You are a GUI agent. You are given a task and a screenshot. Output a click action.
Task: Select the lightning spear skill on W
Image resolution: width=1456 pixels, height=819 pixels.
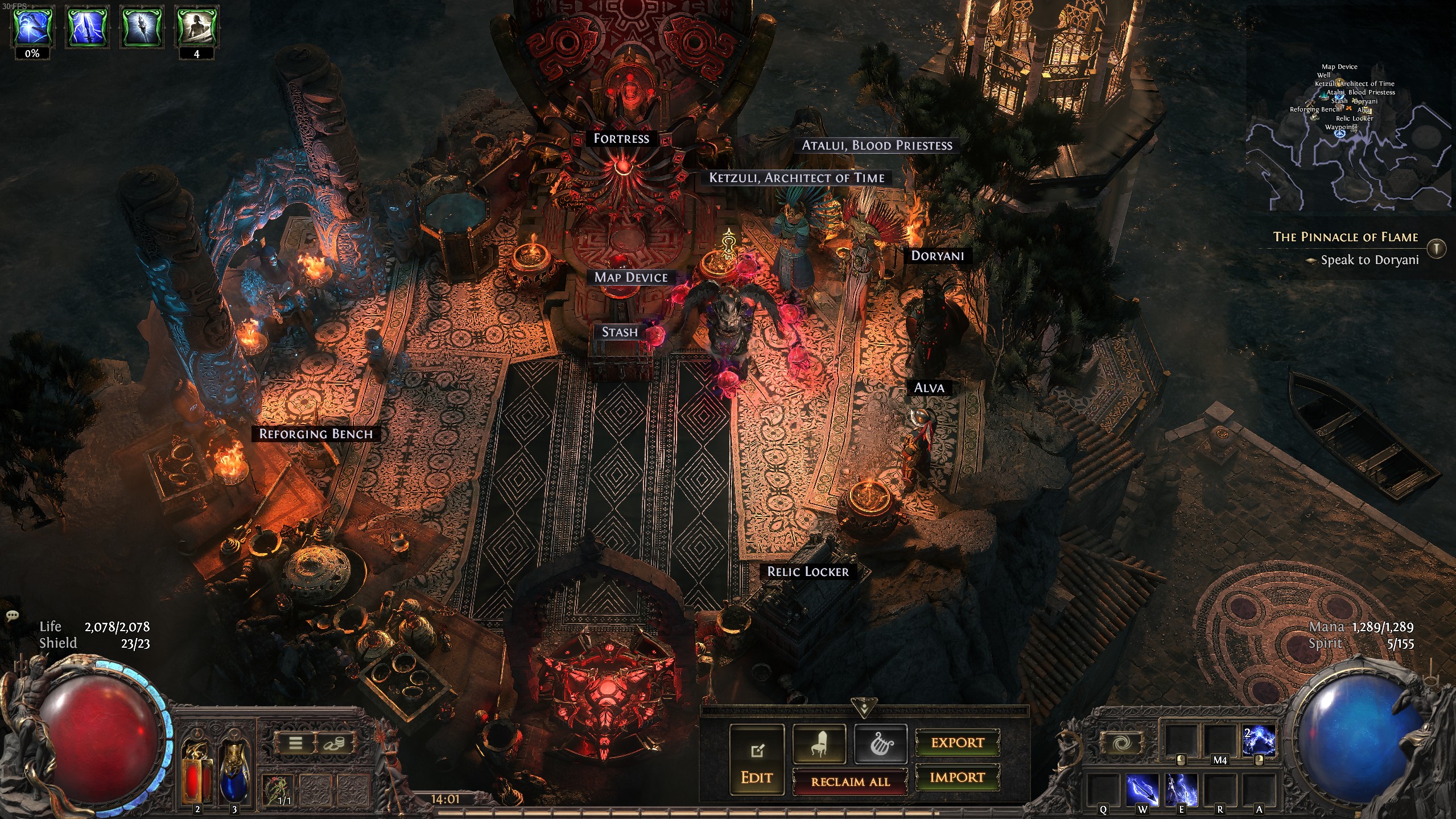point(1142,789)
